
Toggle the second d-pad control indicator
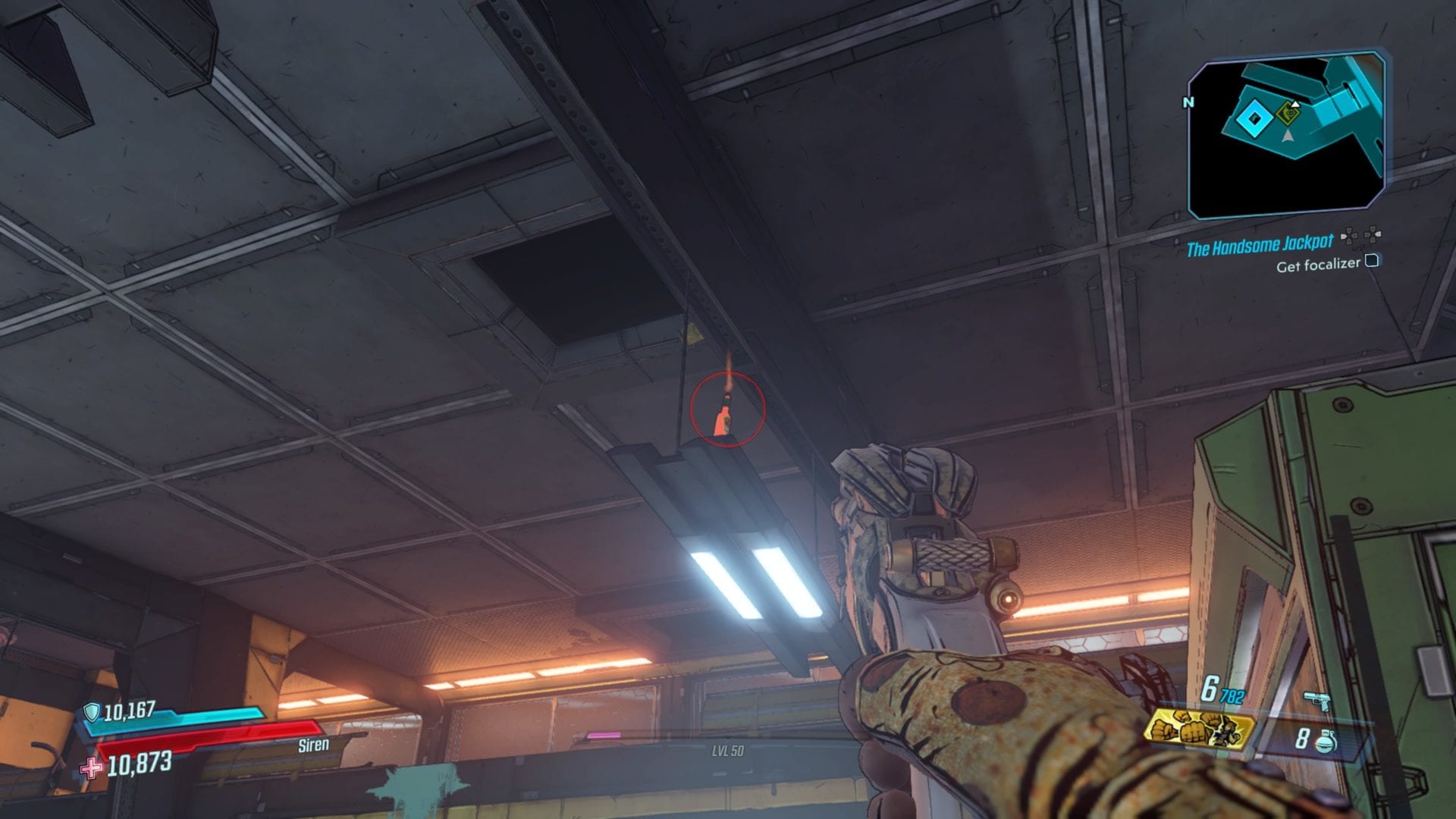pos(1373,235)
